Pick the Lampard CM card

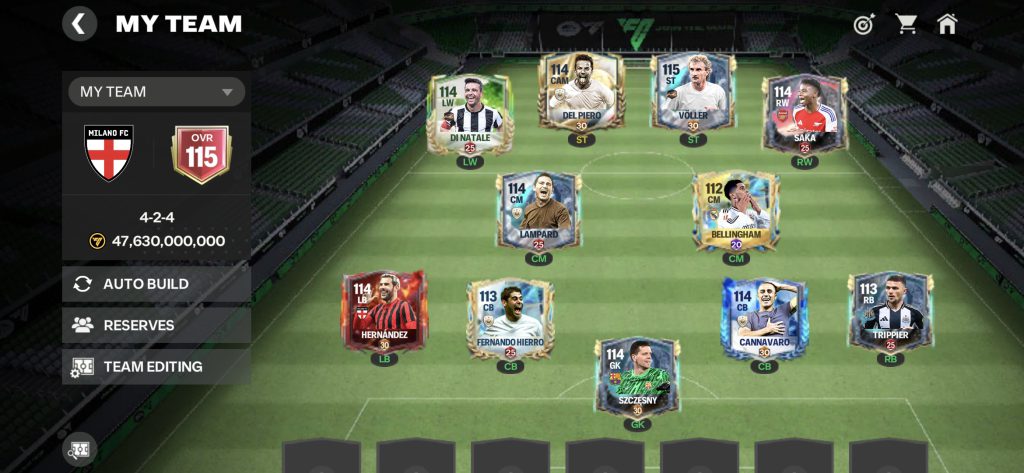click(538, 211)
